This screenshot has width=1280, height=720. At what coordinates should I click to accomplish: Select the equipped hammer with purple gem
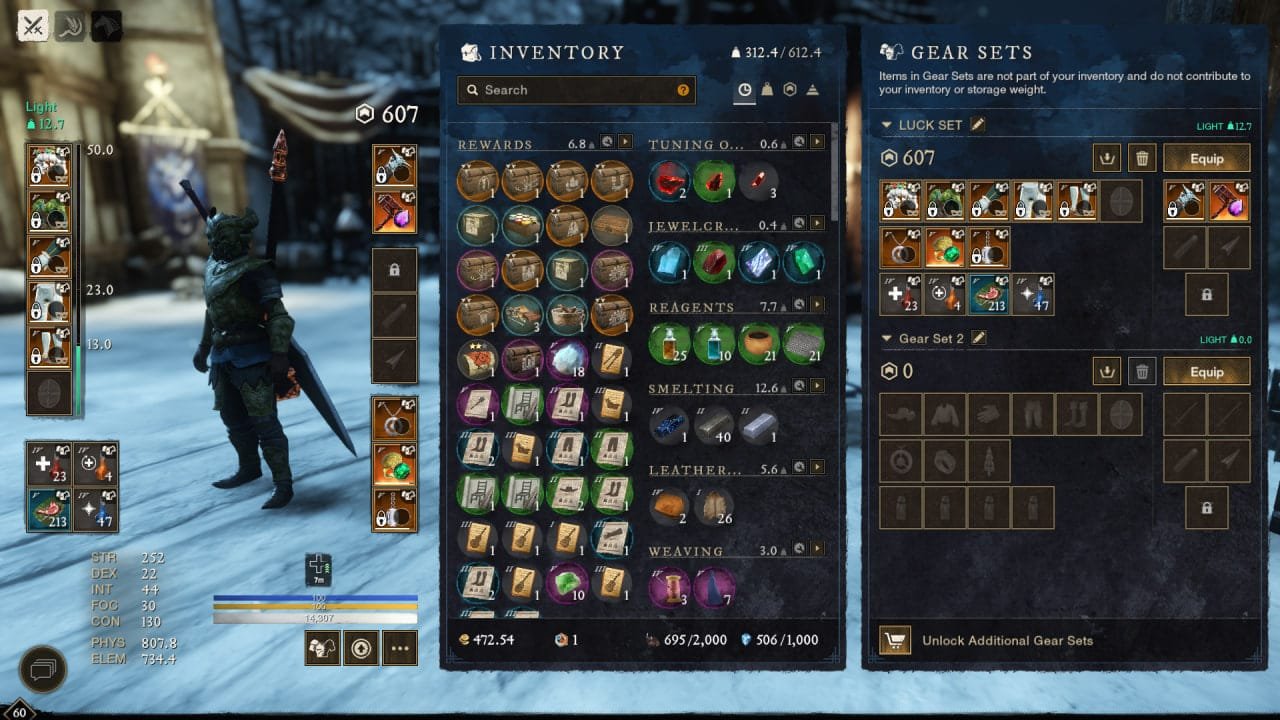(x=394, y=211)
